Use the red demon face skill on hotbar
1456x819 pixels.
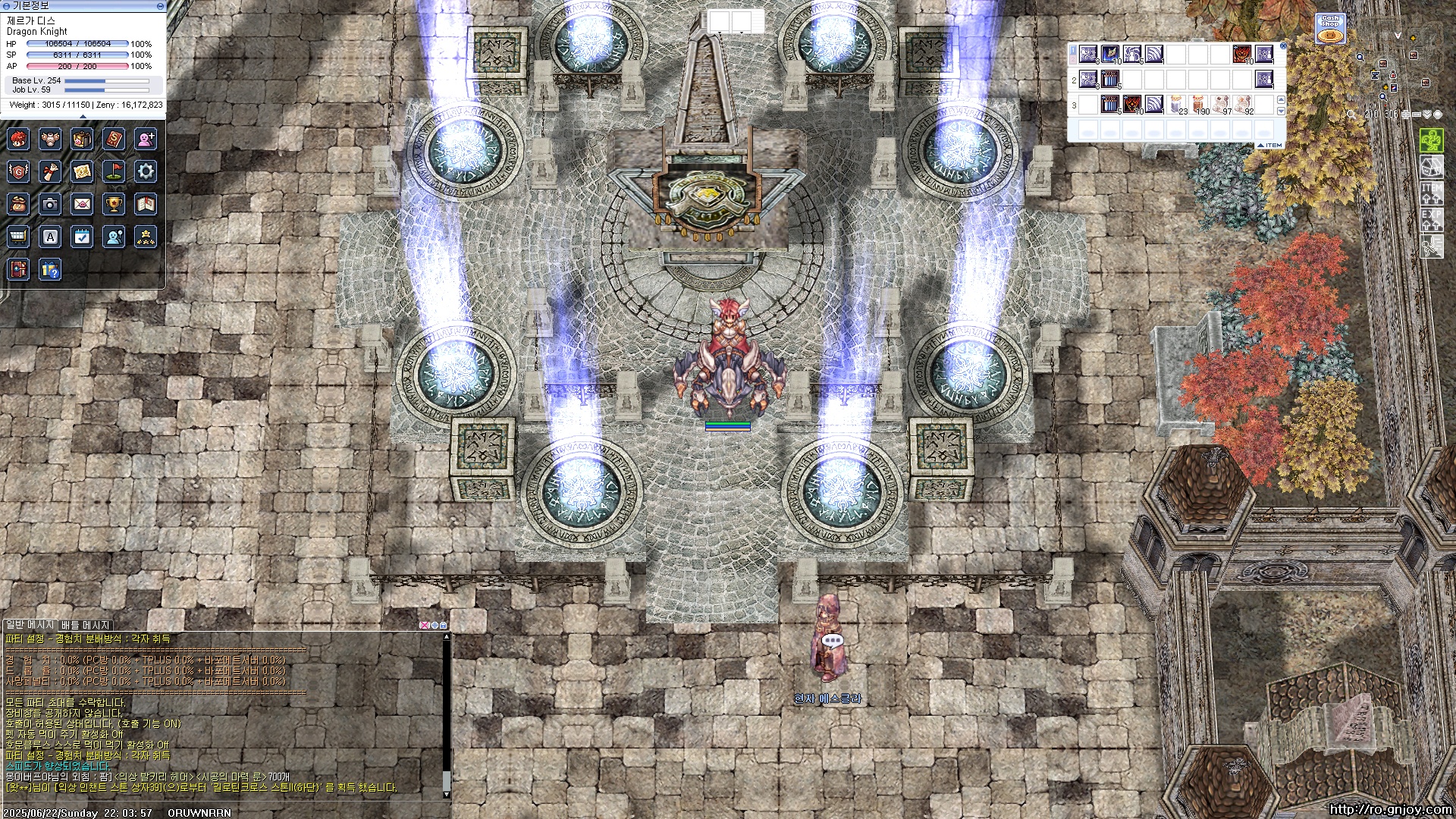tap(1241, 54)
